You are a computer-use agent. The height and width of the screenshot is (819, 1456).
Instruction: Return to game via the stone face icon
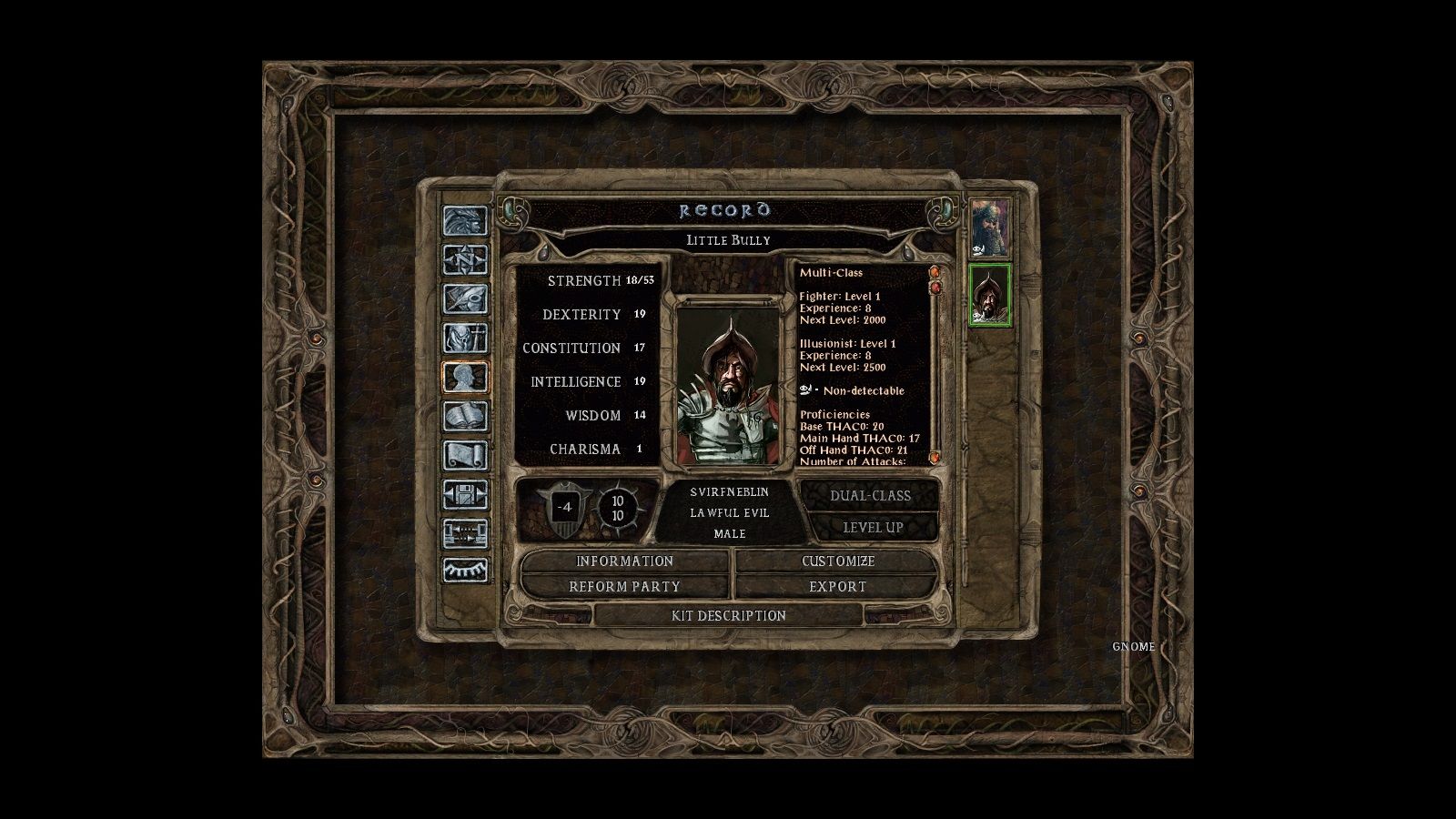(x=465, y=221)
